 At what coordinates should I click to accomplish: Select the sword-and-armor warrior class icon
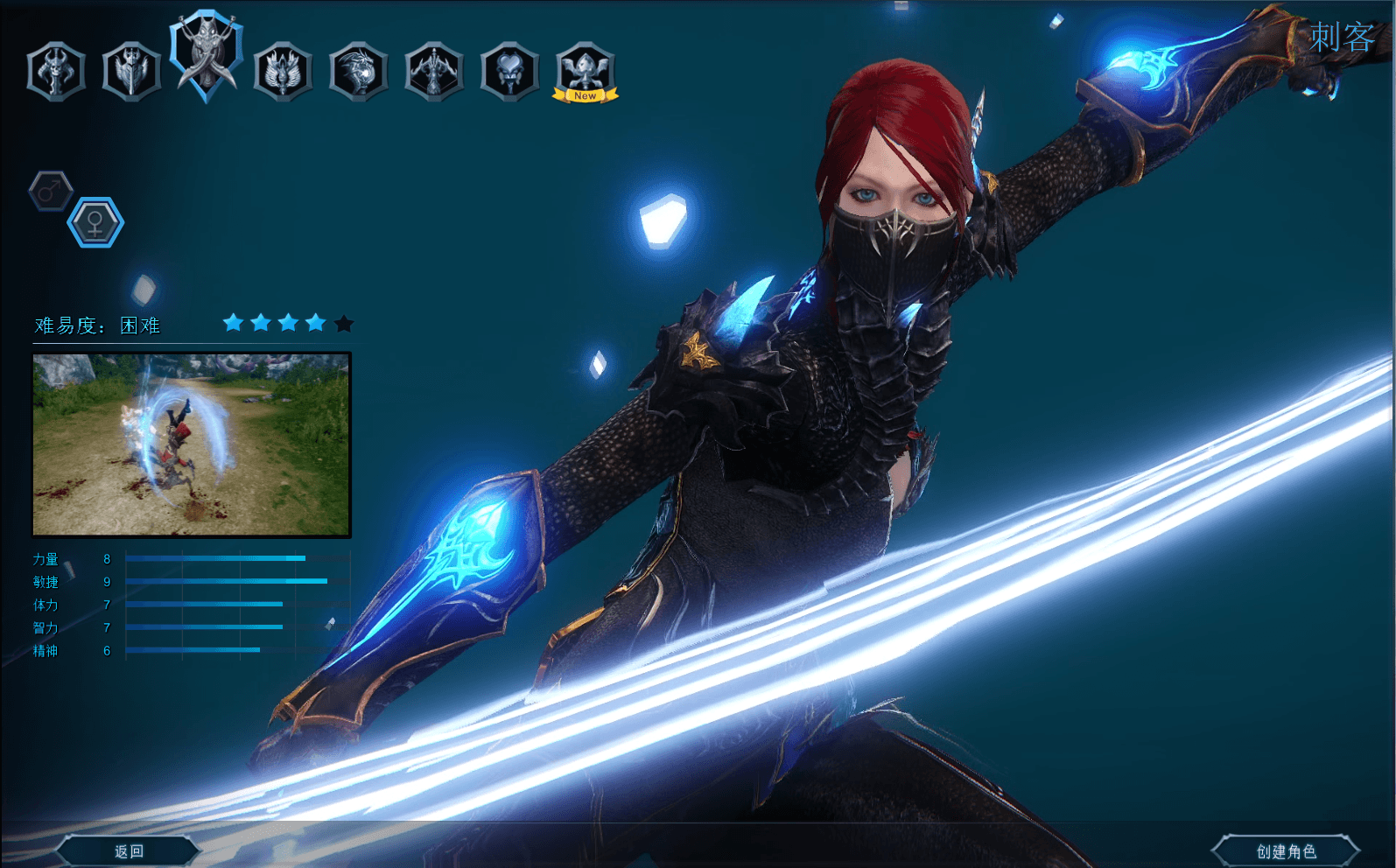(x=130, y=71)
